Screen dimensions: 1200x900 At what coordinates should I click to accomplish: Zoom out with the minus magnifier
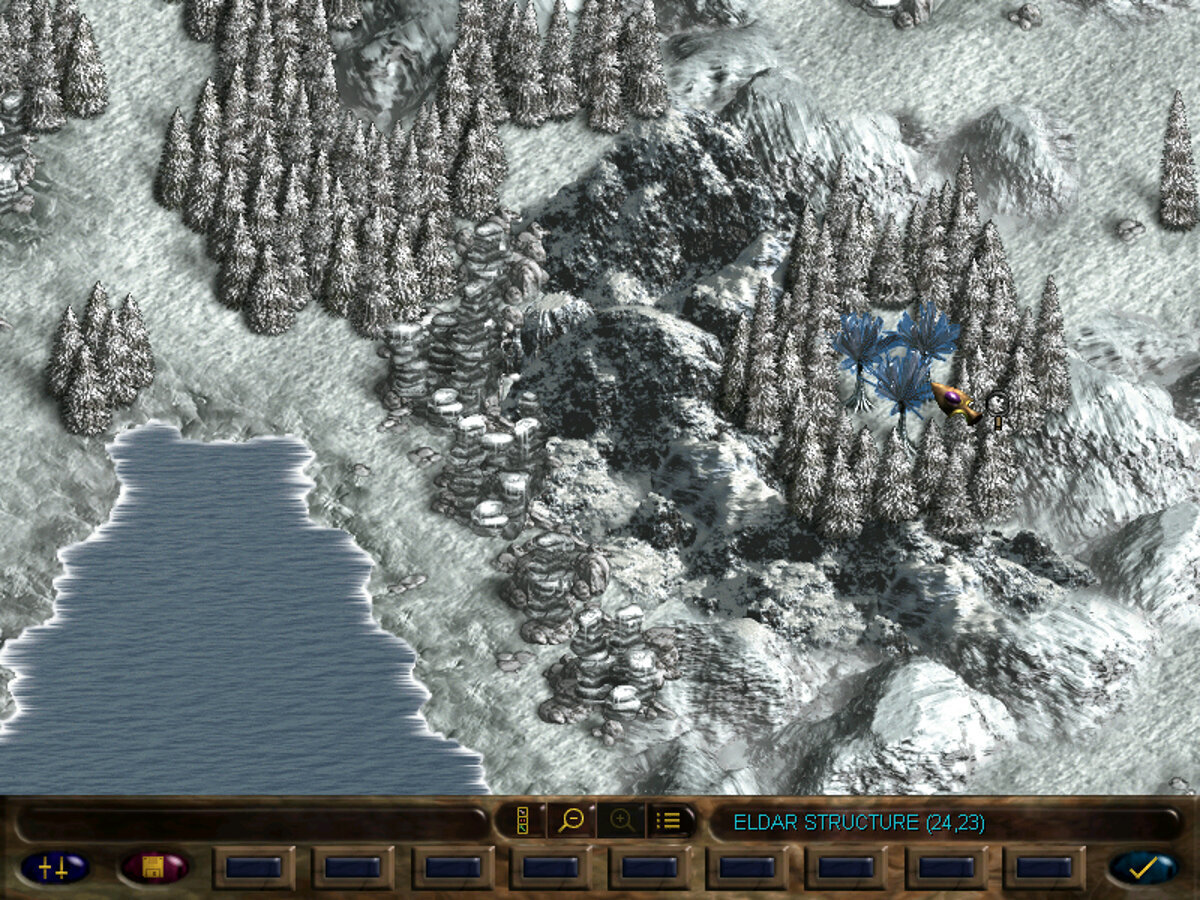pyautogui.click(x=571, y=821)
